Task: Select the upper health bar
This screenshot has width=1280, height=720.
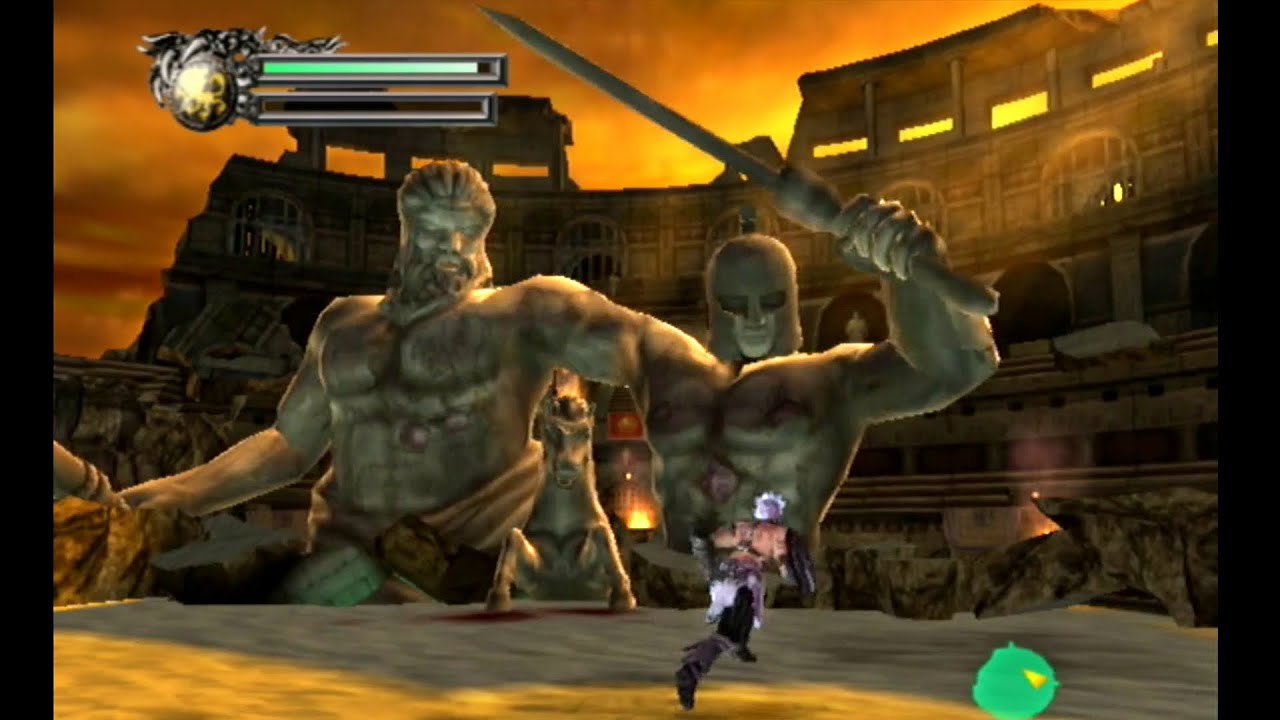Action: point(375,67)
